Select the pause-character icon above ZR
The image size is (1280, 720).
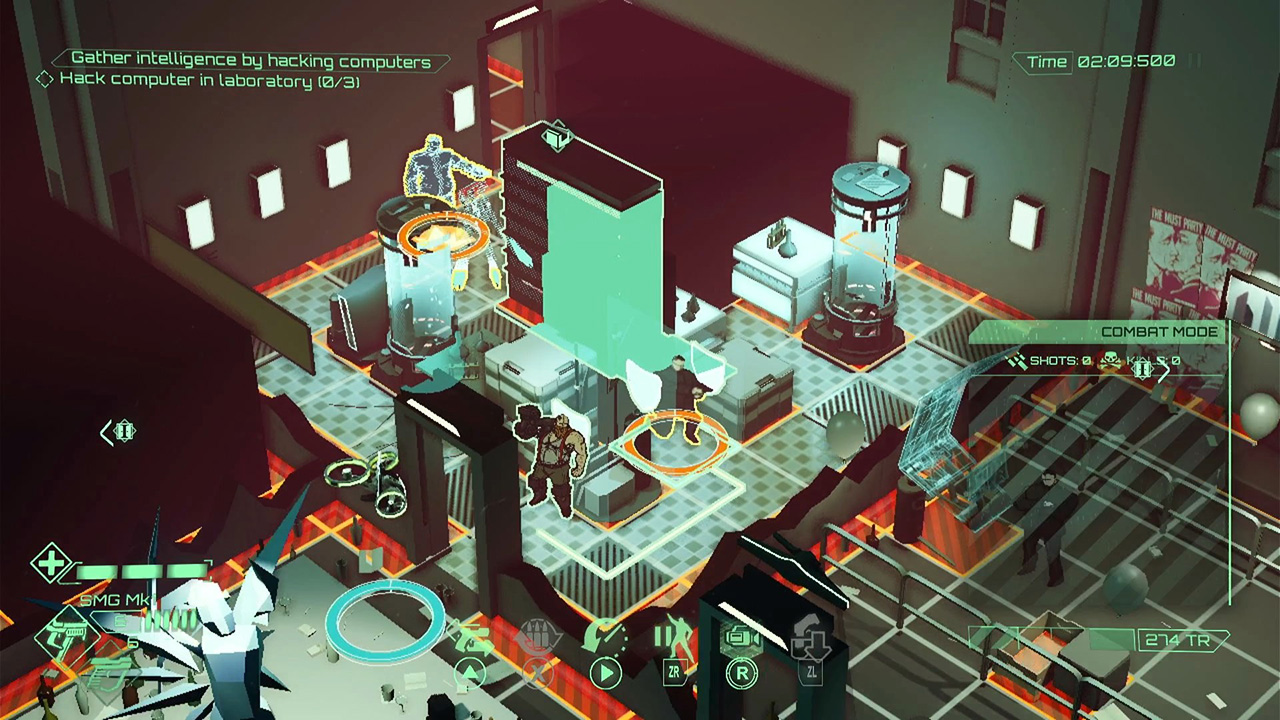[673, 636]
